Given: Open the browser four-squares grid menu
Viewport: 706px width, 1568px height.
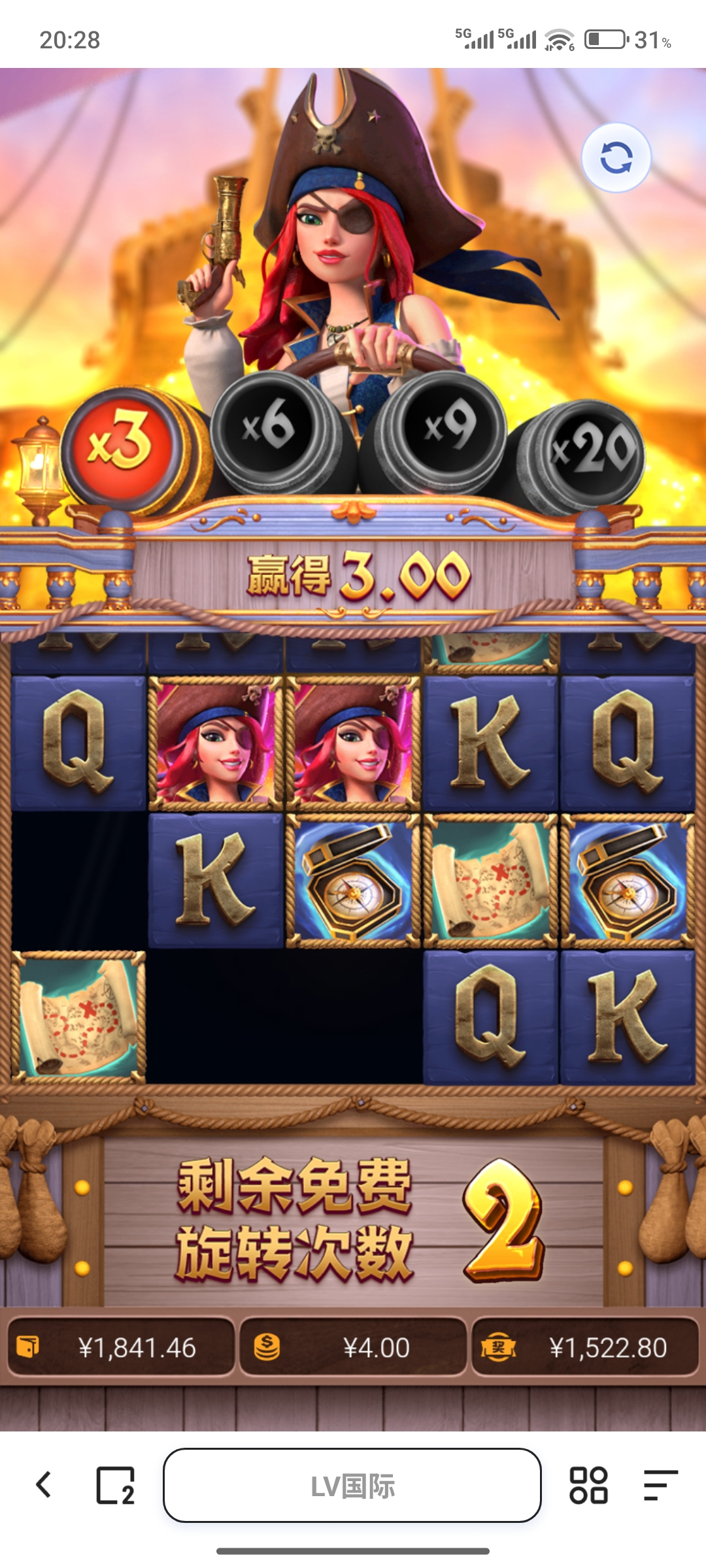Looking at the screenshot, I should (588, 1485).
